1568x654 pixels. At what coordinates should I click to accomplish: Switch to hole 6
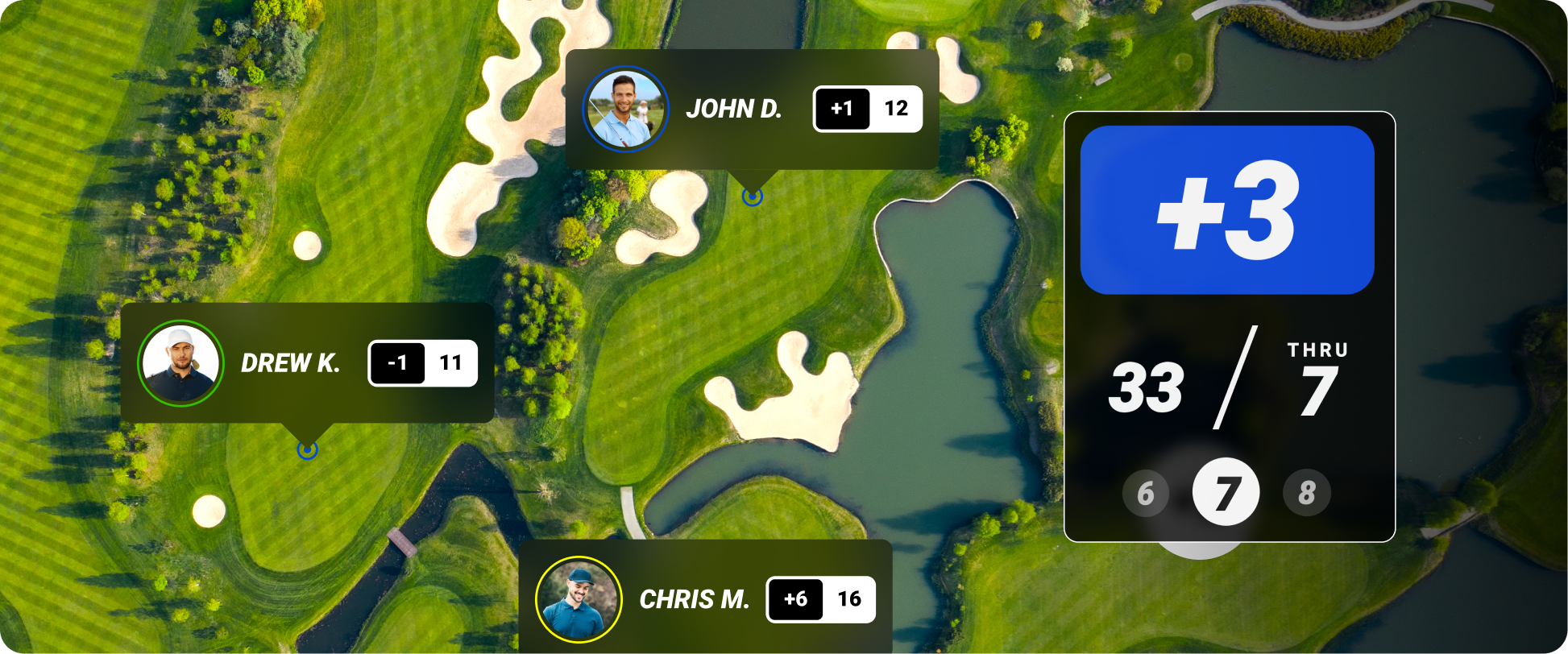(1146, 492)
